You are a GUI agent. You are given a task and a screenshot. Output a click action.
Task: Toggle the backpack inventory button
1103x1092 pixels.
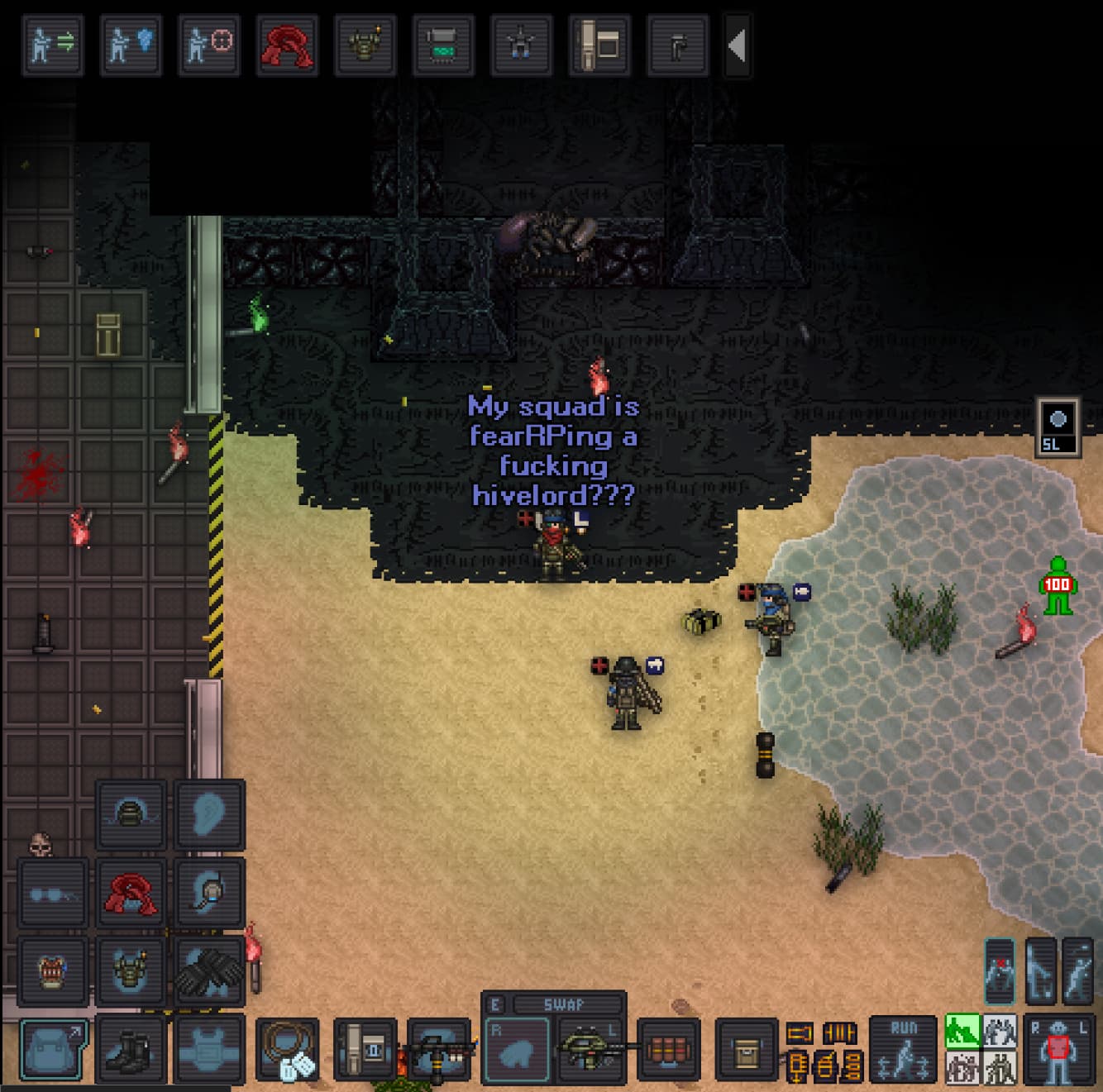click(52, 1050)
